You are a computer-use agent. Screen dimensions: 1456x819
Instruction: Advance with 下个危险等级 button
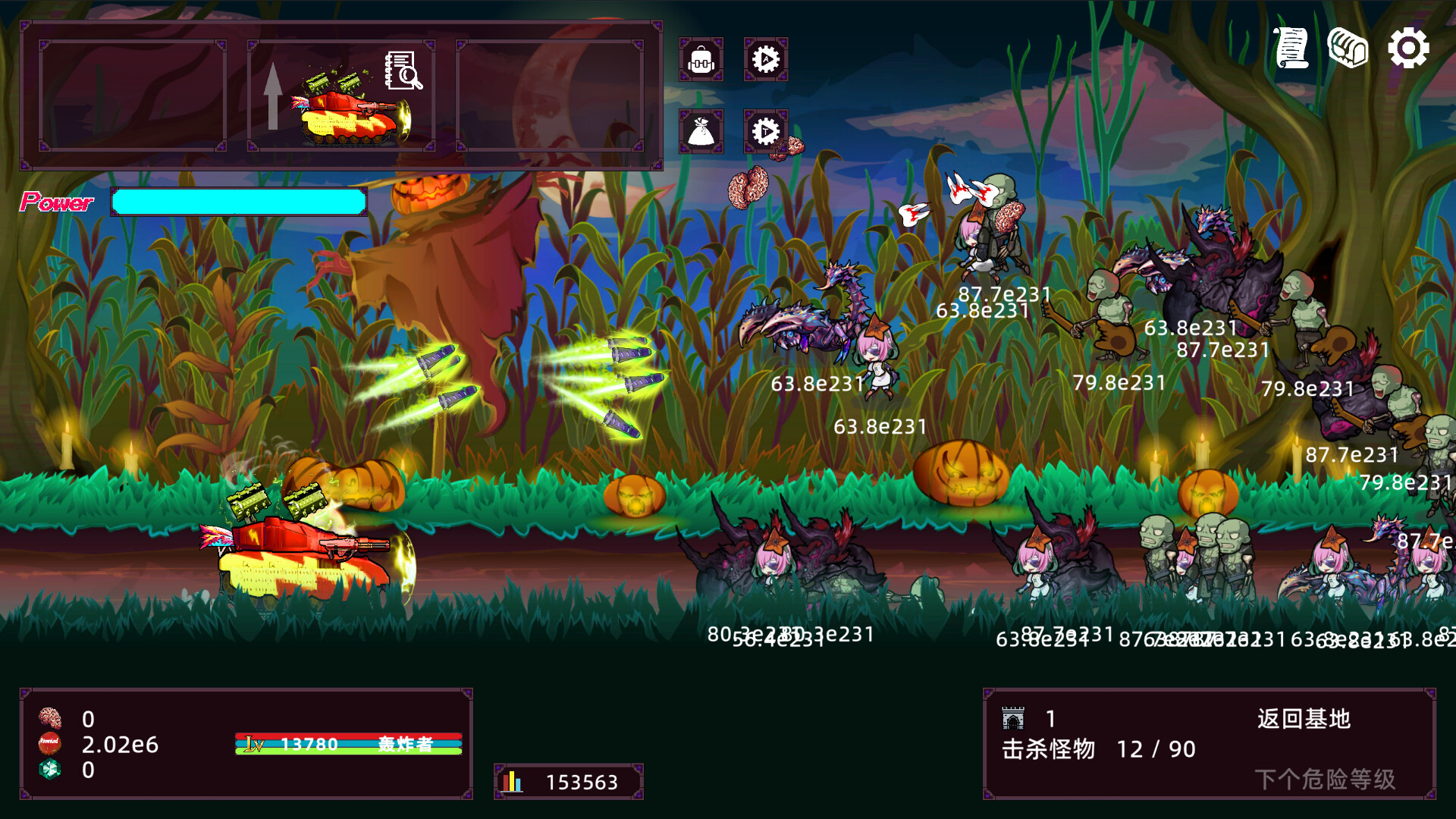click(1325, 779)
